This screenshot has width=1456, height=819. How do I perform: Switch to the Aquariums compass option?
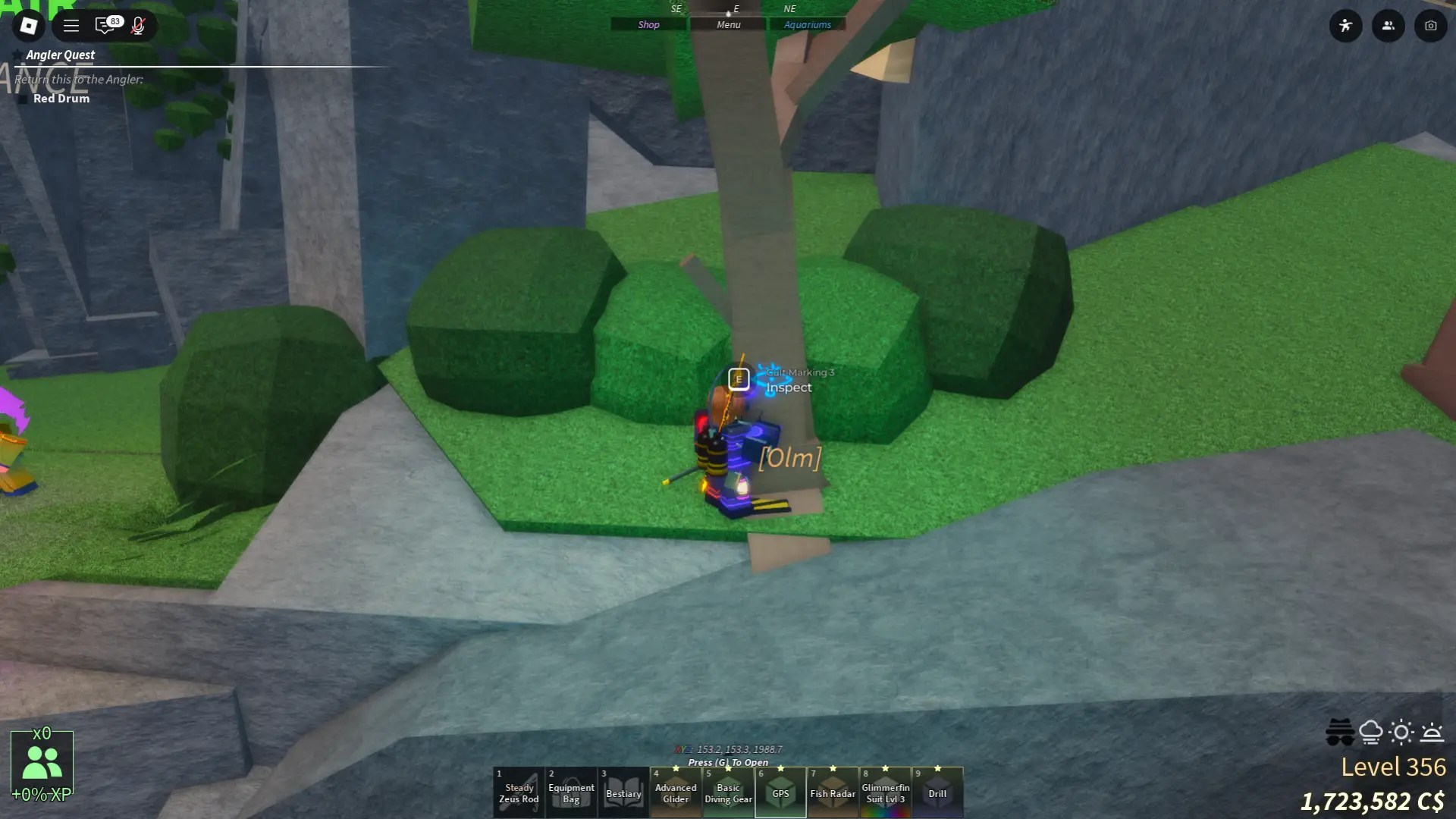pos(807,24)
